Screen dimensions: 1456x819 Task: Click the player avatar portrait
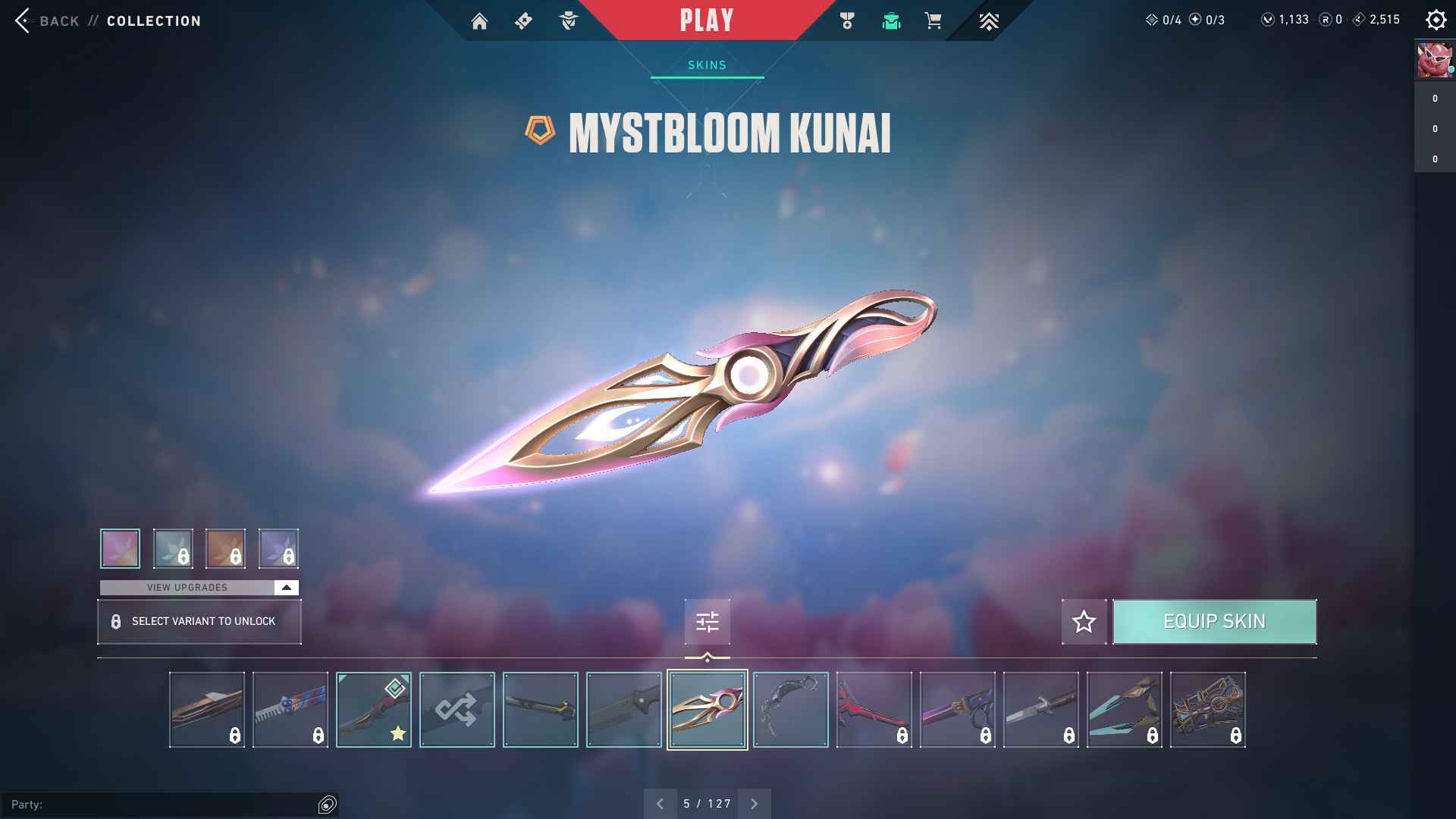1434,61
